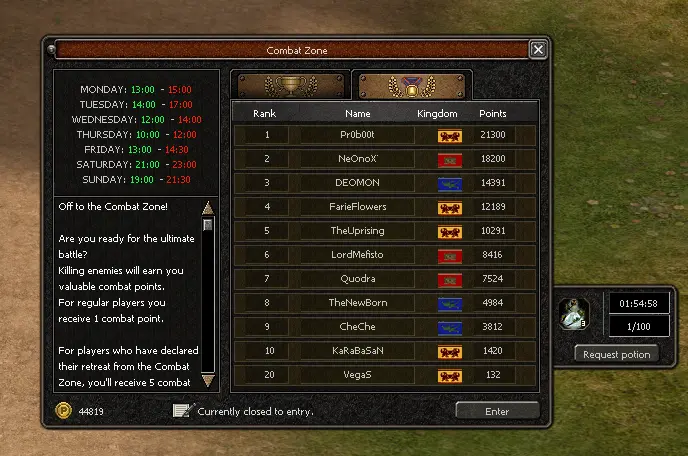Viewport: 688px width, 456px height.
Task: Select CheChe in the ranking list
Action: (x=358, y=327)
